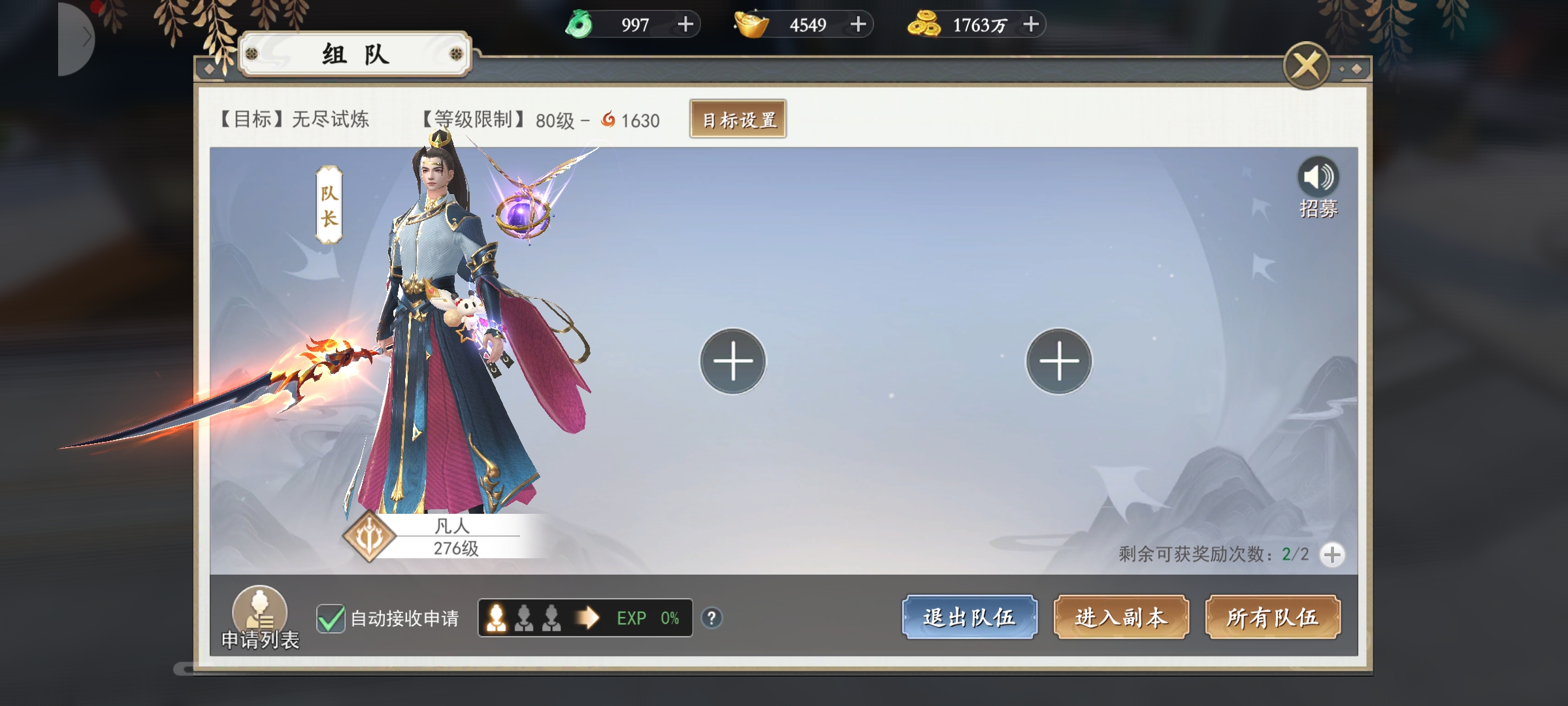Leave the team via 退出队伍
The height and width of the screenshot is (706, 1568).
pyautogui.click(x=969, y=617)
